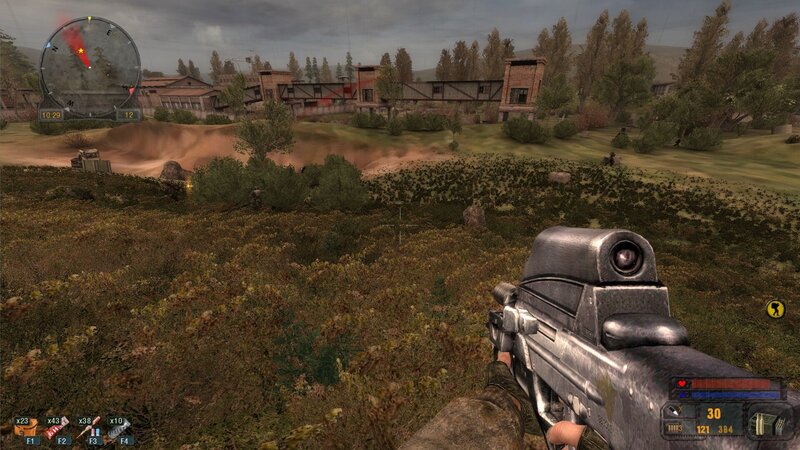Click the circular minimap
The height and width of the screenshot is (450, 800).
point(89,66)
